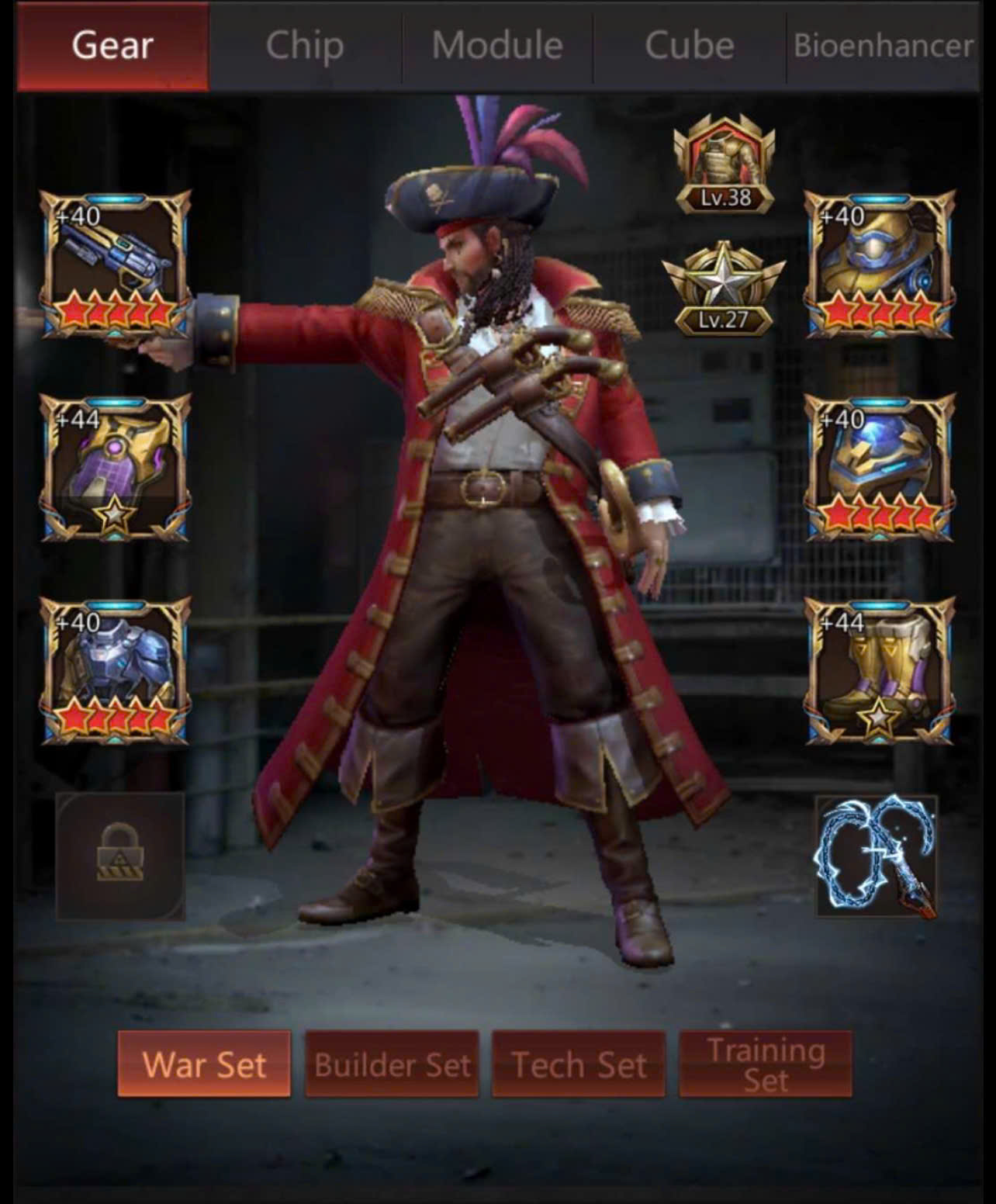Select the +40 revolver weapon slot

tap(115, 265)
